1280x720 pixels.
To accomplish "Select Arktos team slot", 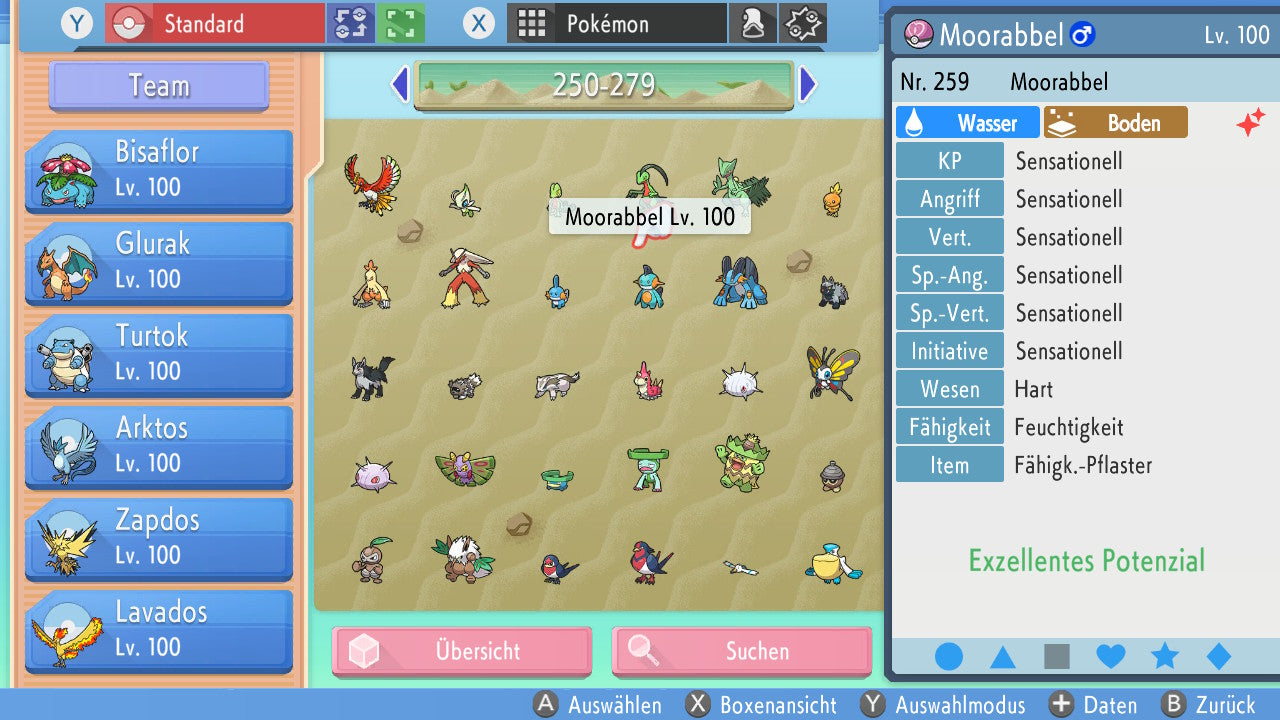I will pos(159,446).
